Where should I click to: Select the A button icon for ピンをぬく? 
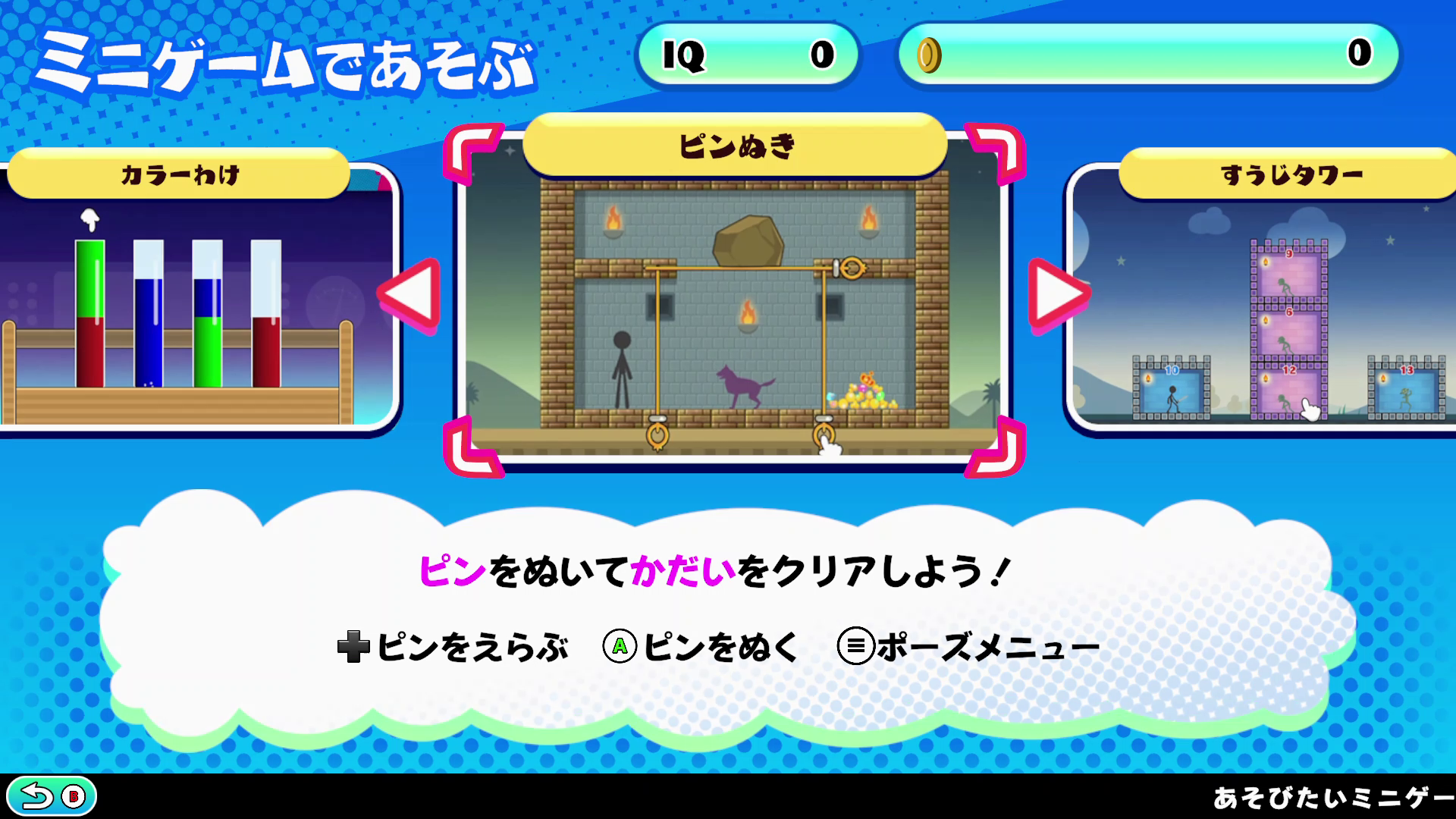coord(620,645)
